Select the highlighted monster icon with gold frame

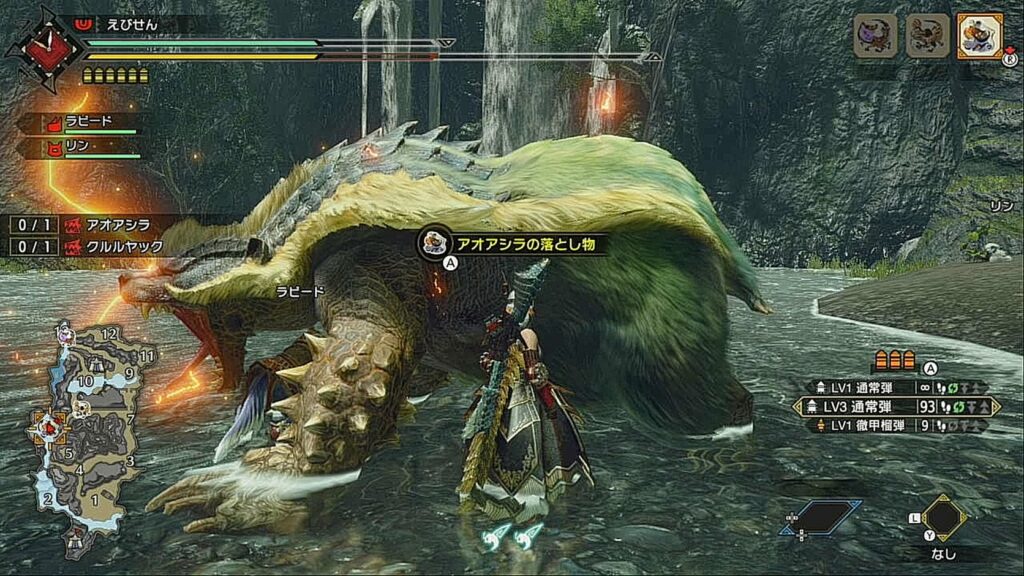tap(979, 36)
